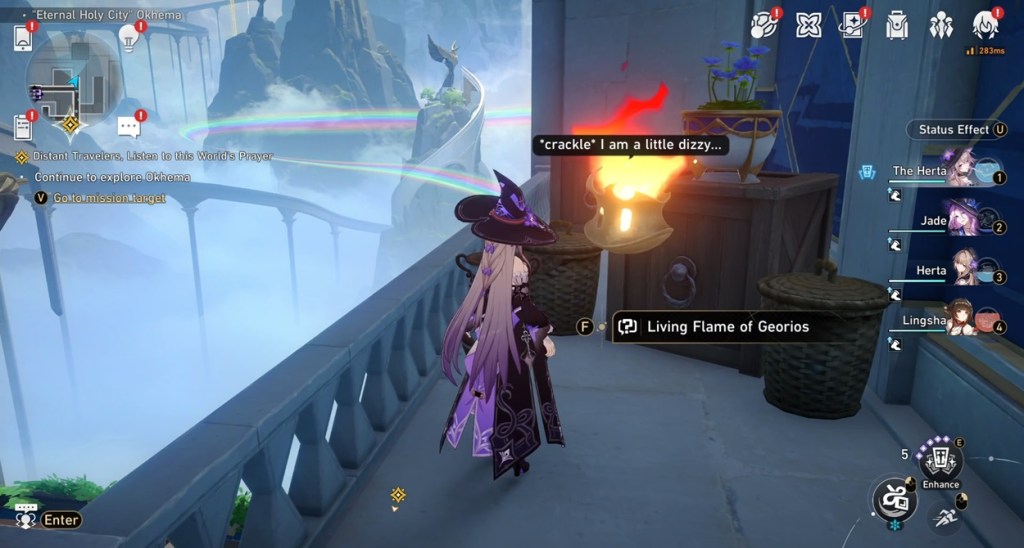Click the Go to mission target link
Image resolution: width=1024 pixels, height=548 pixels.
[109, 198]
